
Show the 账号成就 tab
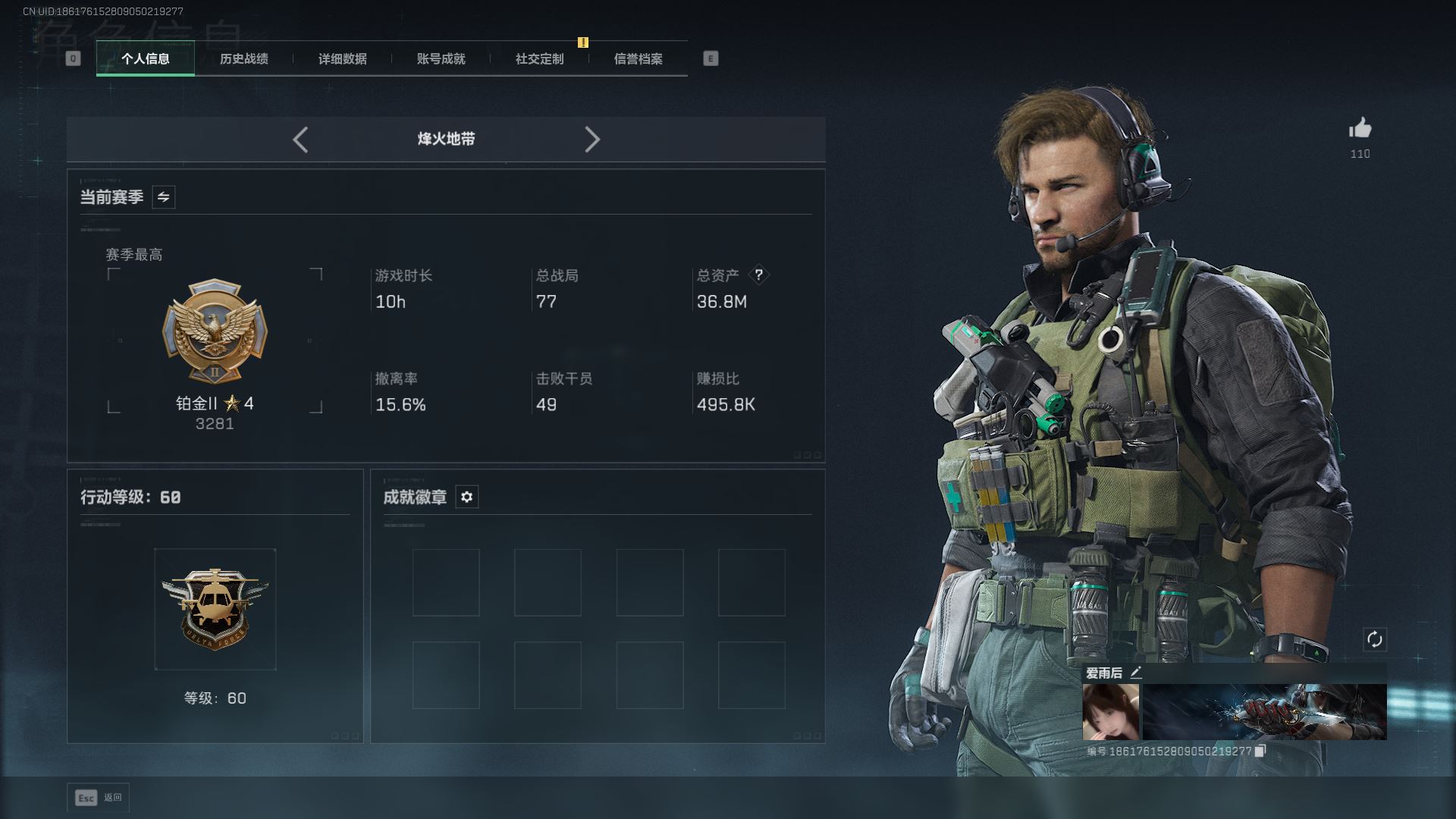(x=441, y=58)
